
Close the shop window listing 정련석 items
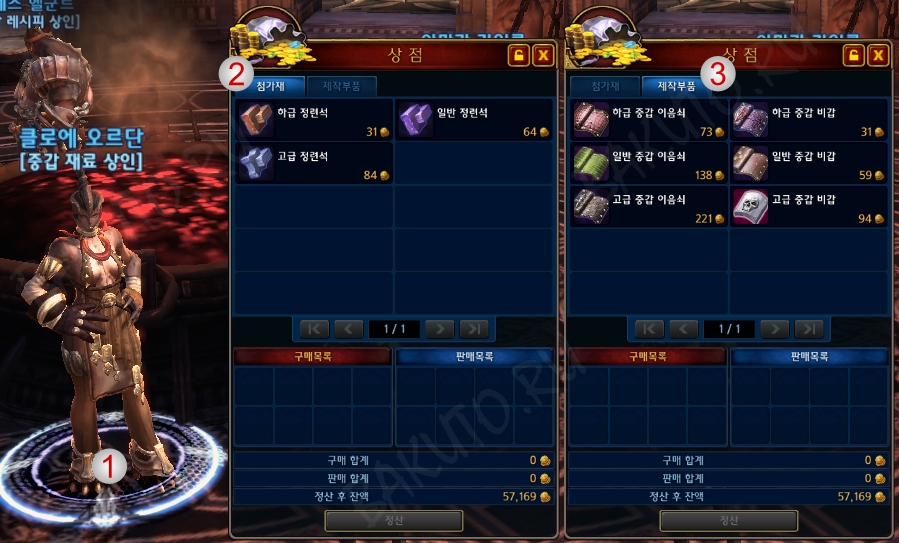tap(543, 55)
